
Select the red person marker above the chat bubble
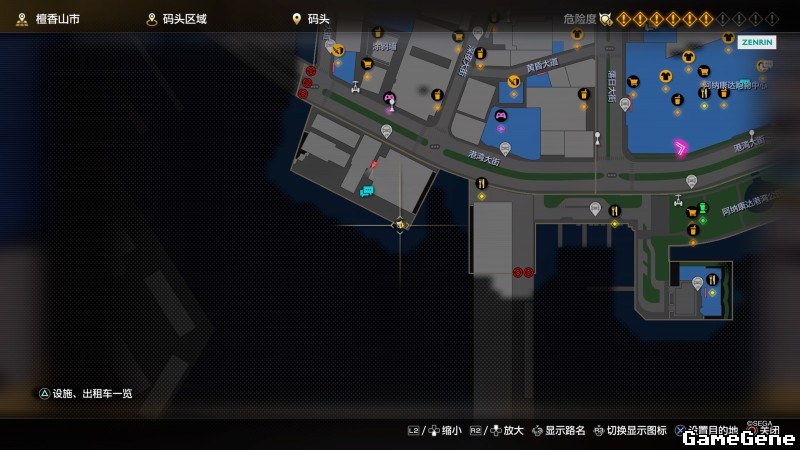374,164
